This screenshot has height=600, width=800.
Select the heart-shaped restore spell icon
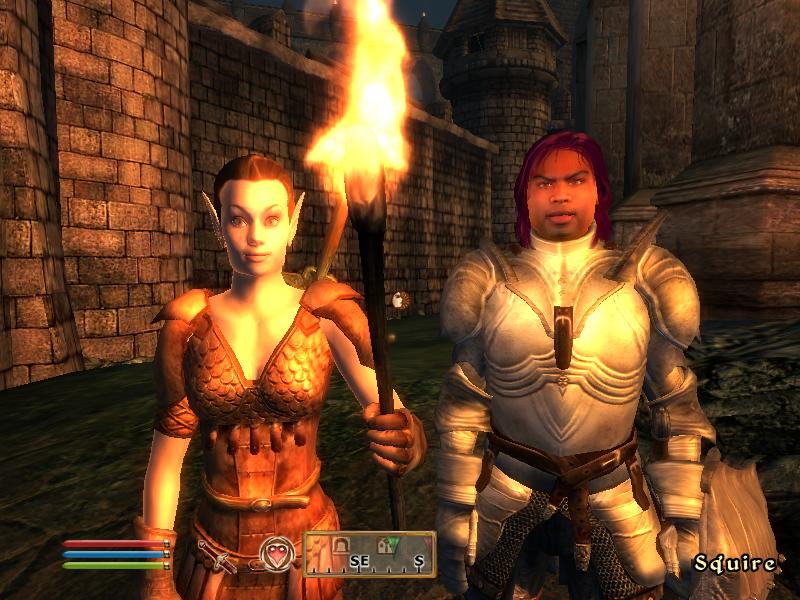click(x=277, y=554)
